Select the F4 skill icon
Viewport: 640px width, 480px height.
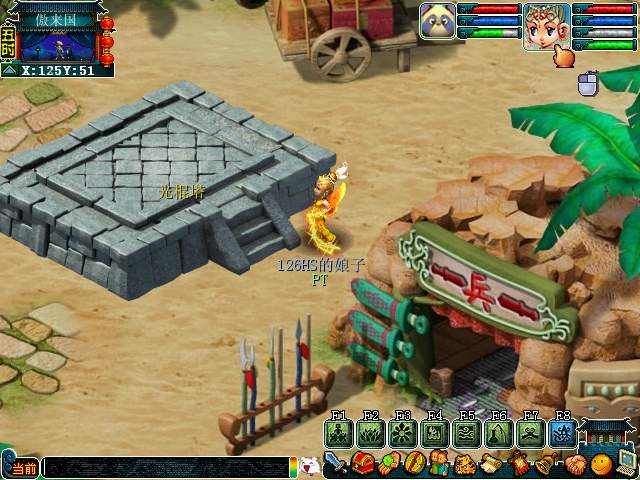[x=434, y=433]
